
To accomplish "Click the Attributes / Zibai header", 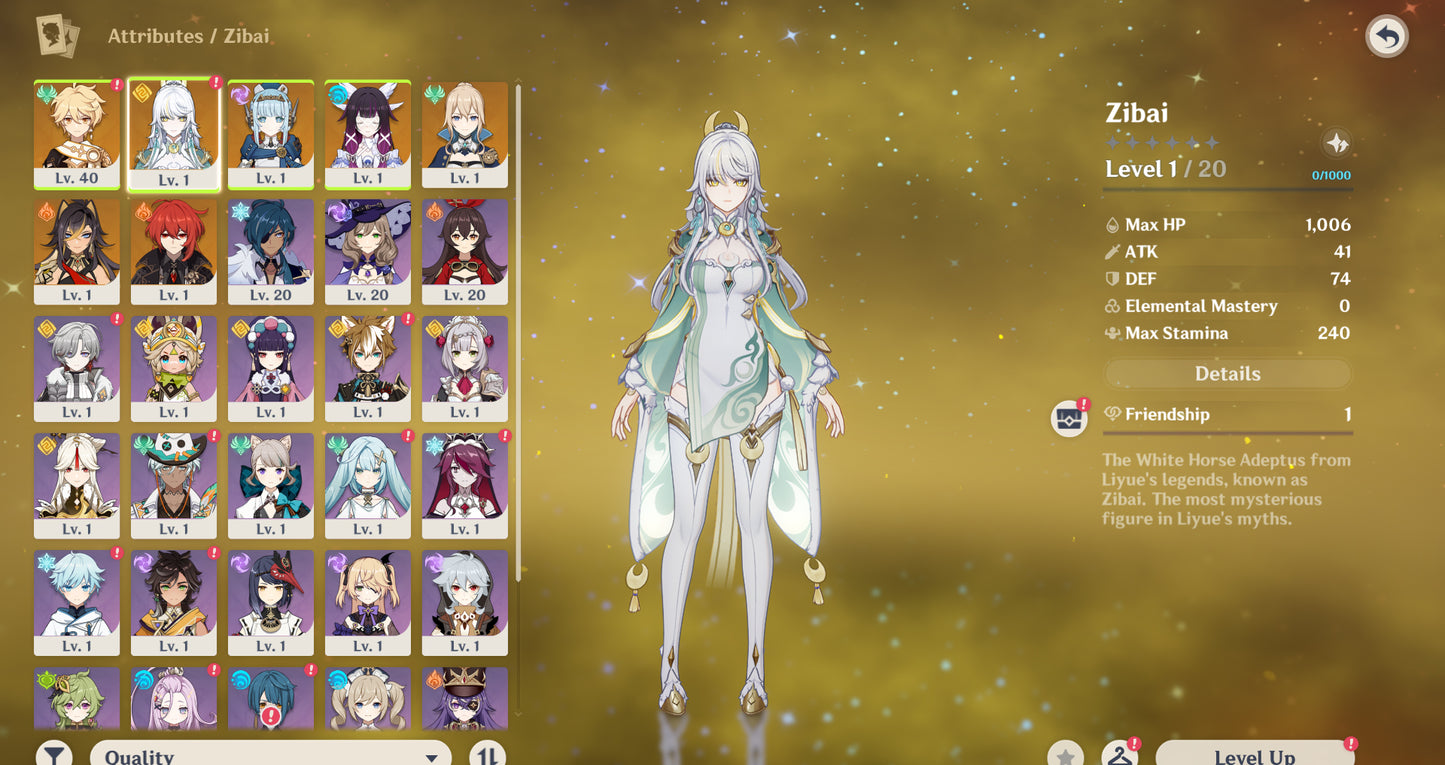I will click(x=188, y=35).
